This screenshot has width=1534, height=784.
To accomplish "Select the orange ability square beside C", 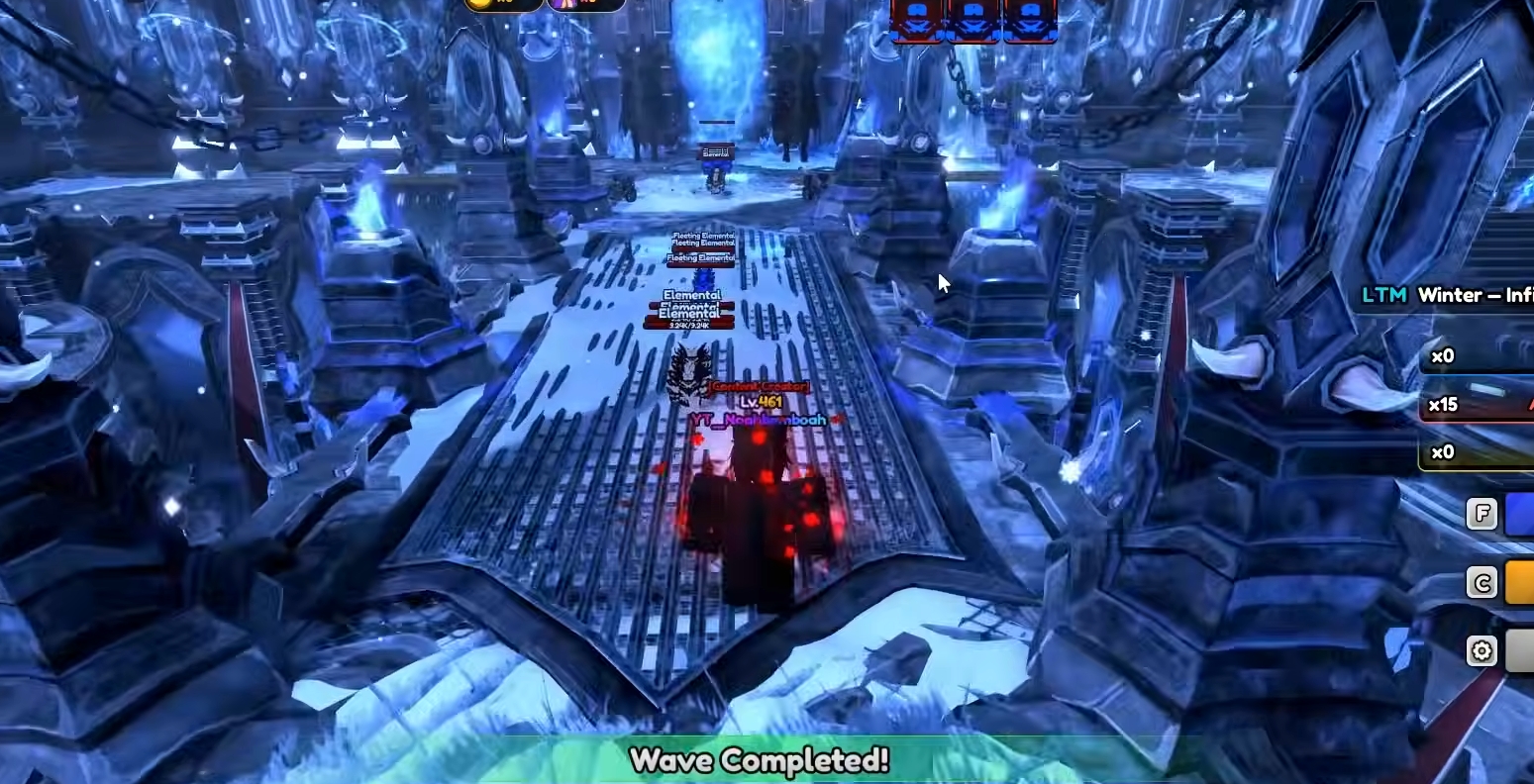I will tap(1522, 582).
